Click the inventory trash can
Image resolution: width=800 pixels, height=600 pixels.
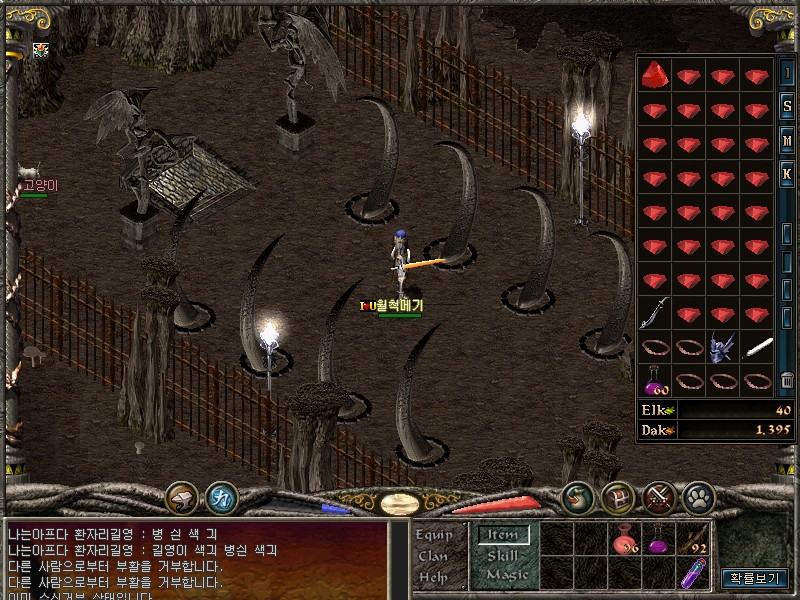tap(787, 379)
